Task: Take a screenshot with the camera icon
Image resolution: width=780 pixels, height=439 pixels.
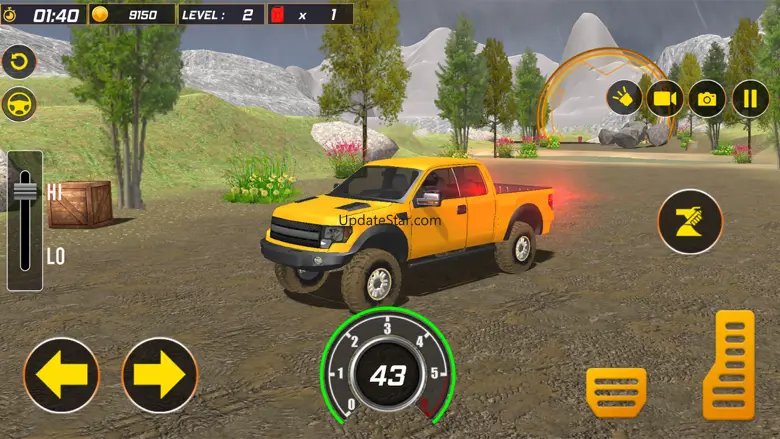Action: click(x=707, y=98)
